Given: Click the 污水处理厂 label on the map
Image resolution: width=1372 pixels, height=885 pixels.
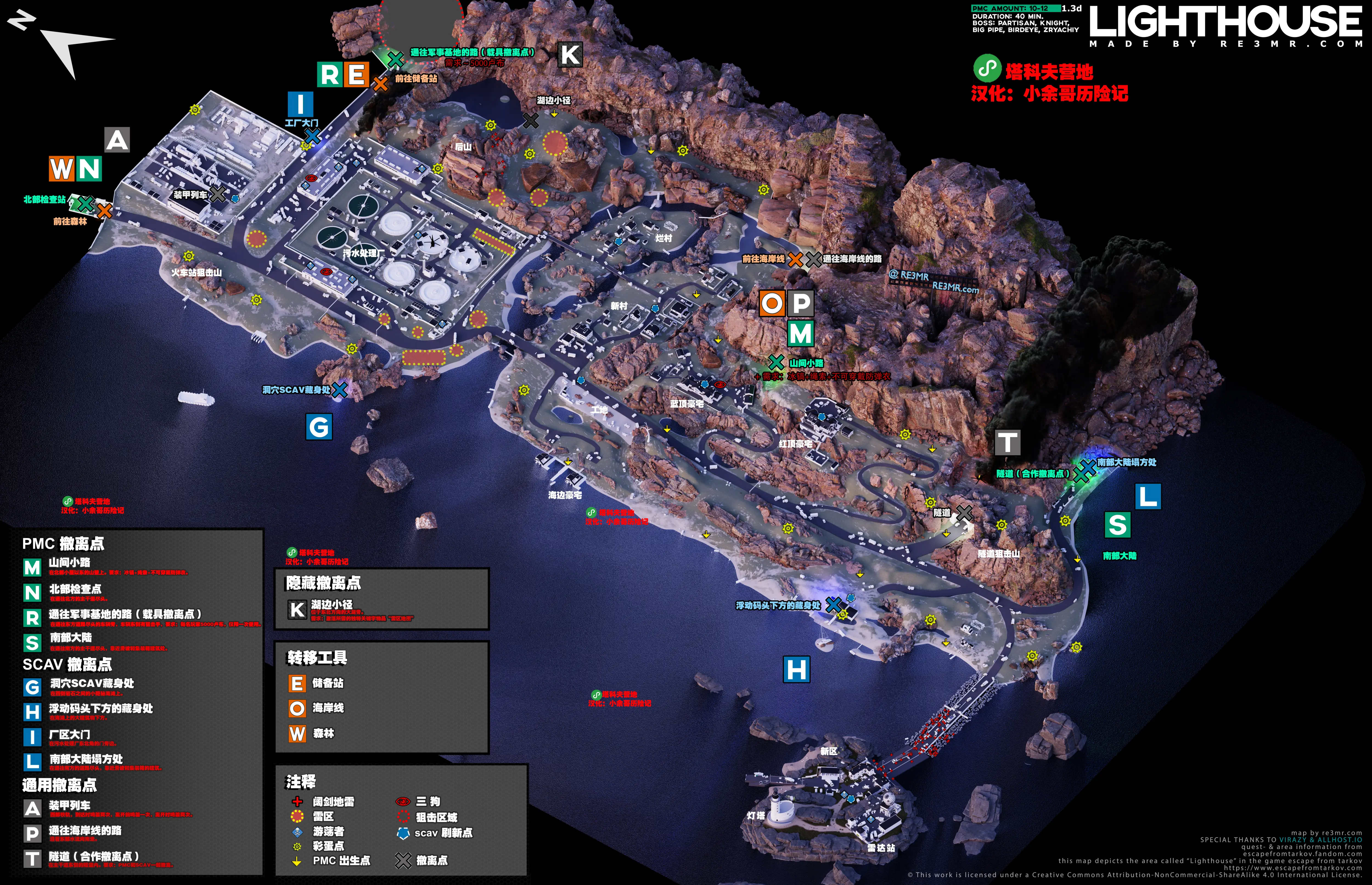Looking at the screenshot, I should [363, 253].
